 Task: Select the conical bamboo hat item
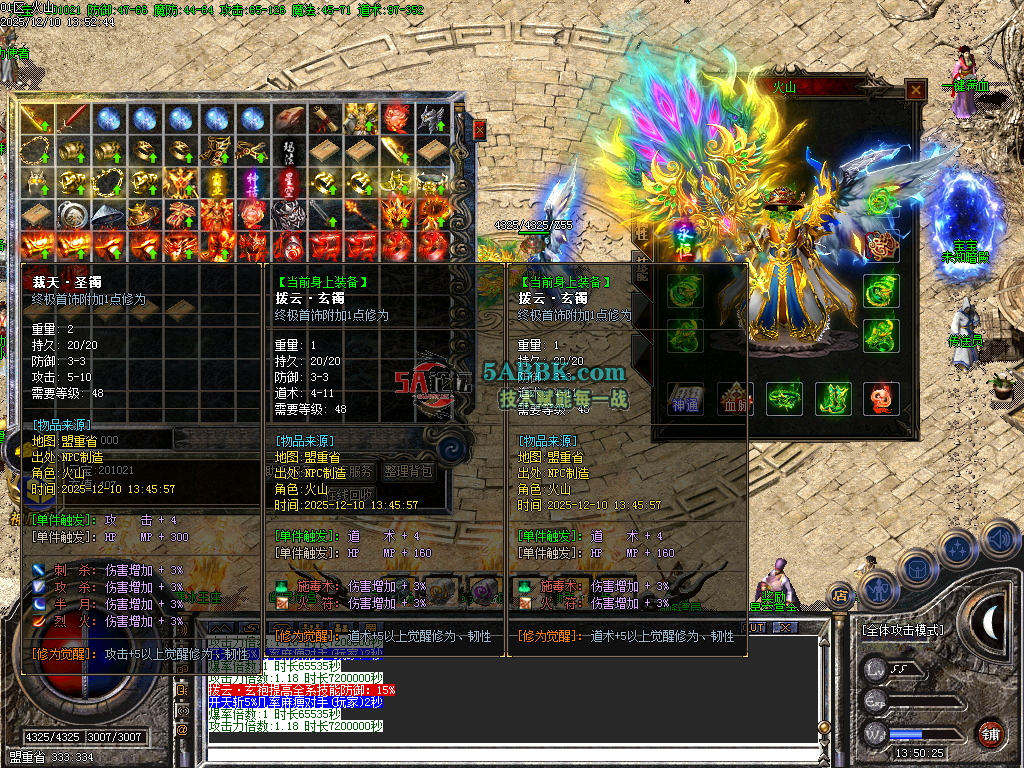(109, 214)
